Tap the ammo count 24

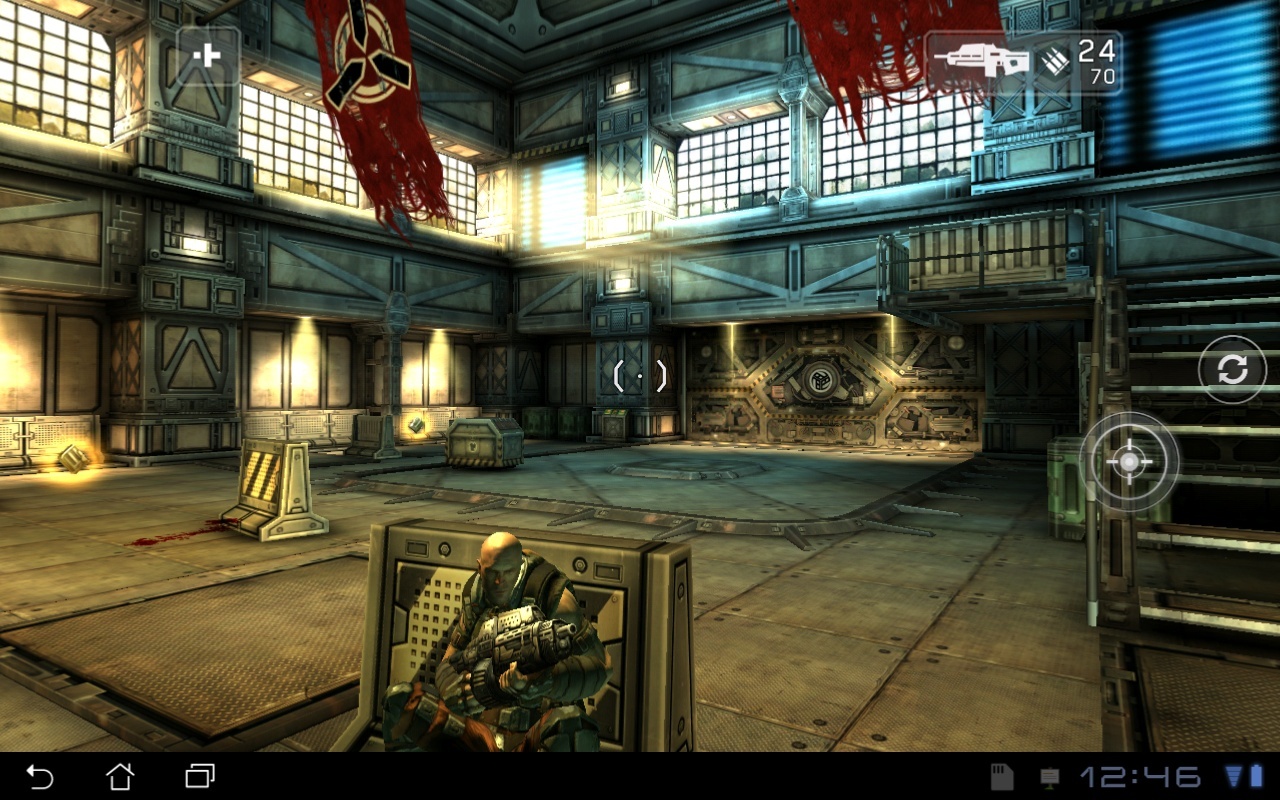[1097, 51]
